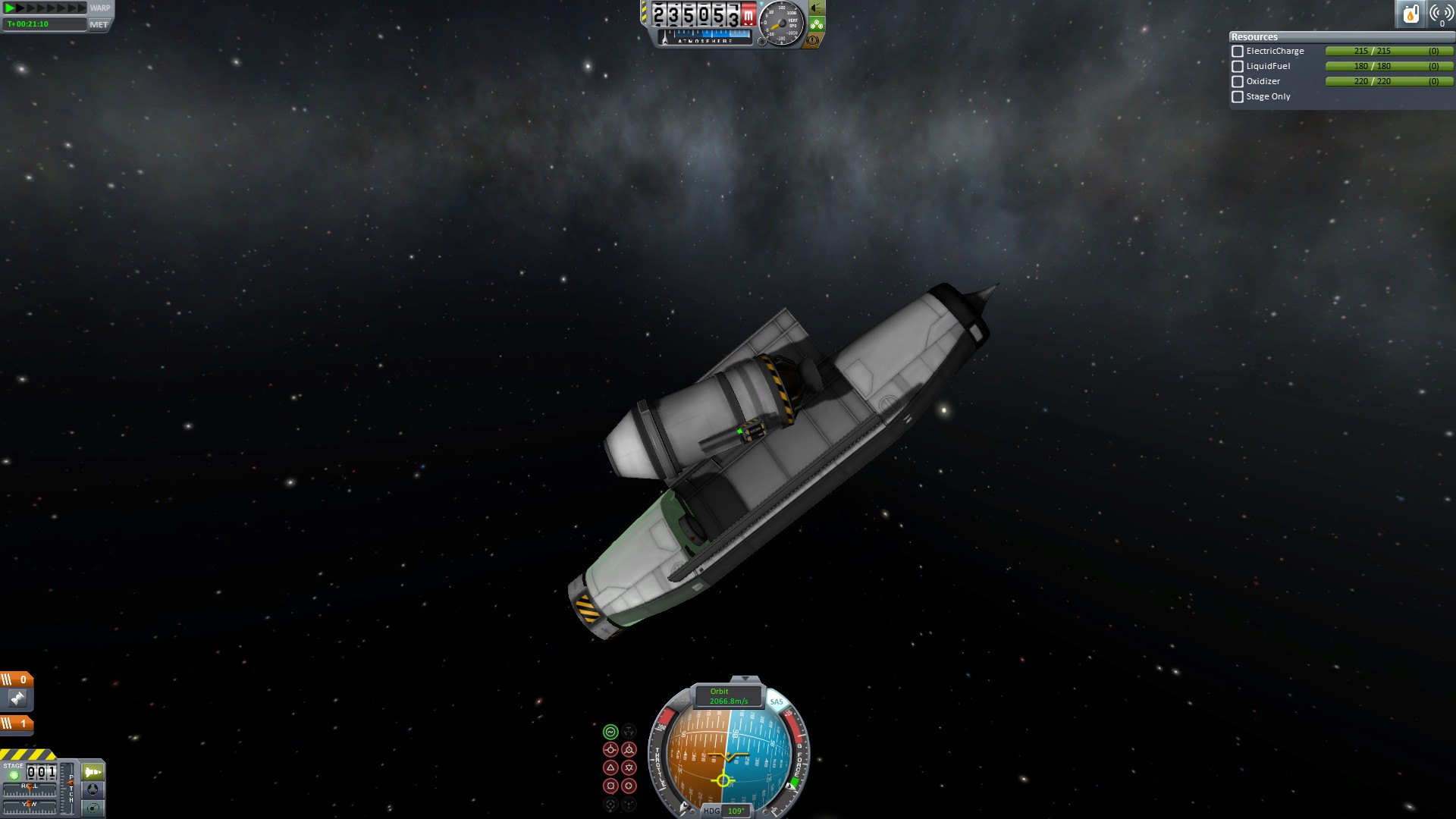Click the Orbit speed display mode
The image size is (1456, 819).
pyautogui.click(x=728, y=696)
